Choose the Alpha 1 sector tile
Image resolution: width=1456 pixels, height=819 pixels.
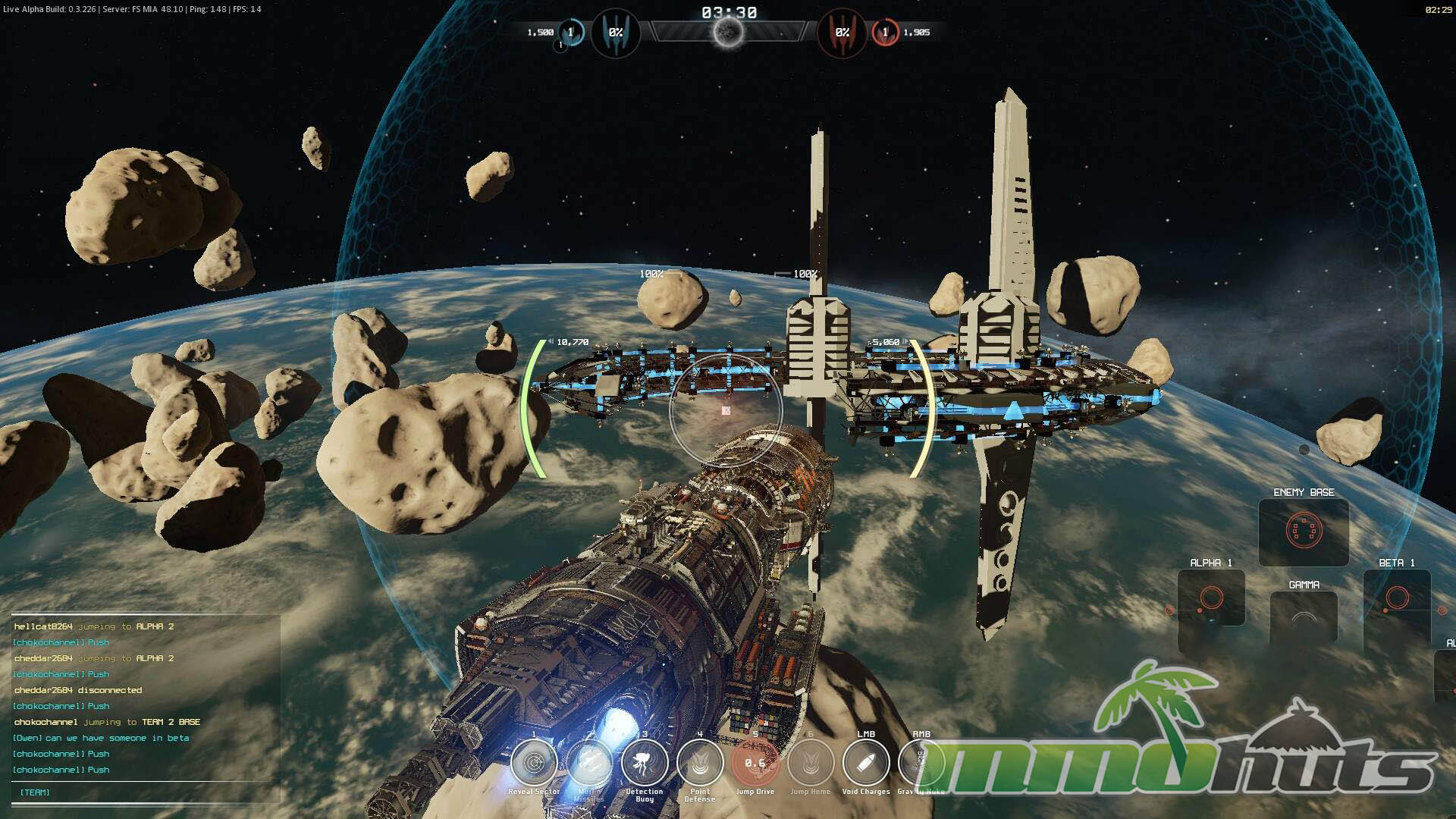pyautogui.click(x=1211, y=599)
